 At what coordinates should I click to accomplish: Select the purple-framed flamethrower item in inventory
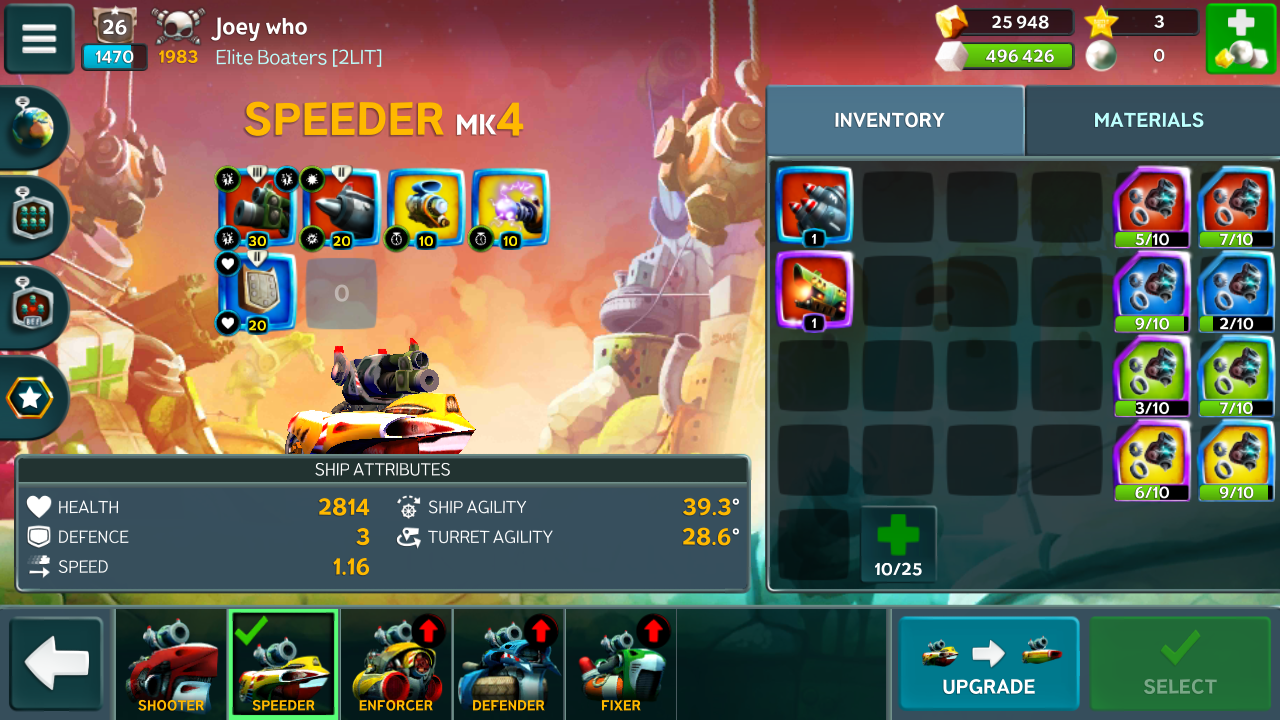coord(814,289)
